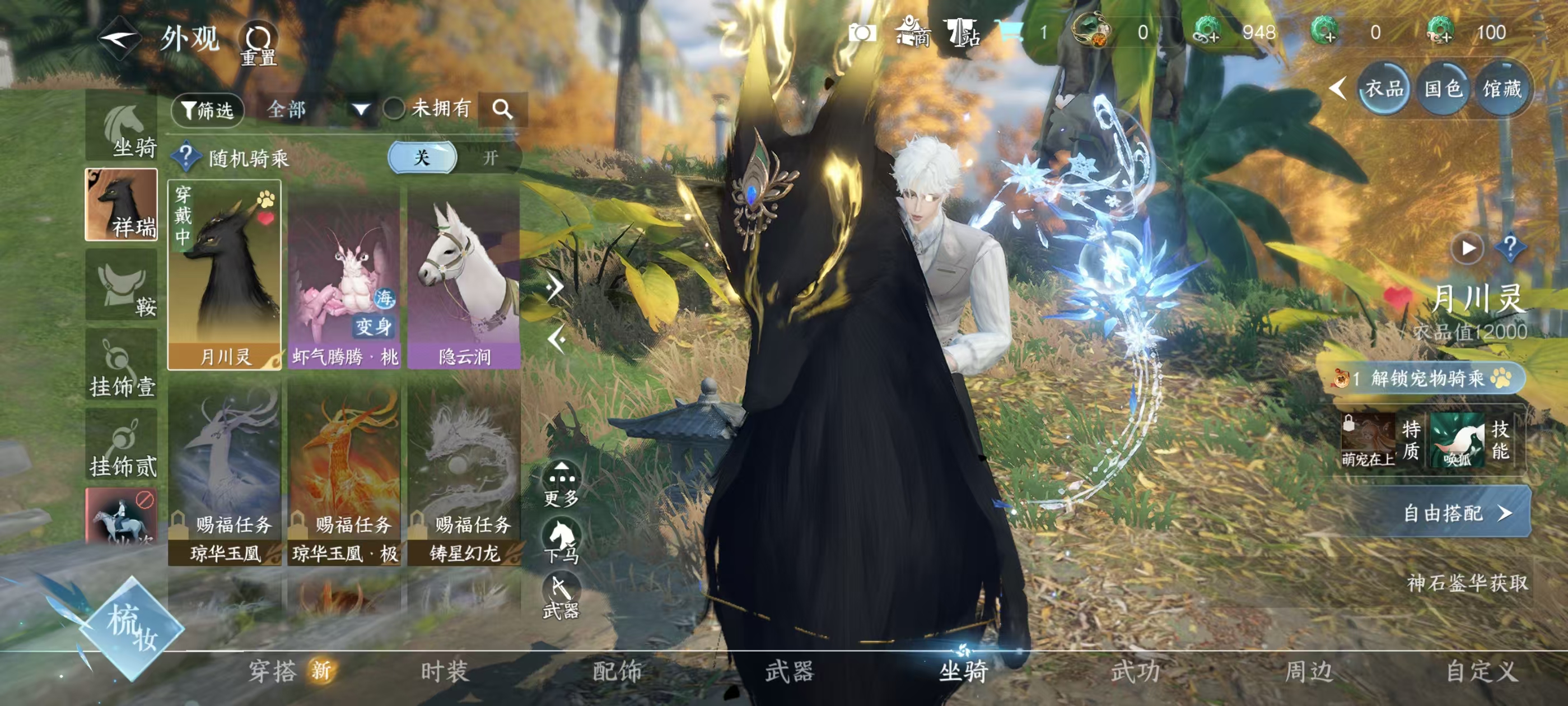This screenshot has height=706, width=1568.
Task: Select the 琼华玉凰·极 mount card
Action: point(344,475)
